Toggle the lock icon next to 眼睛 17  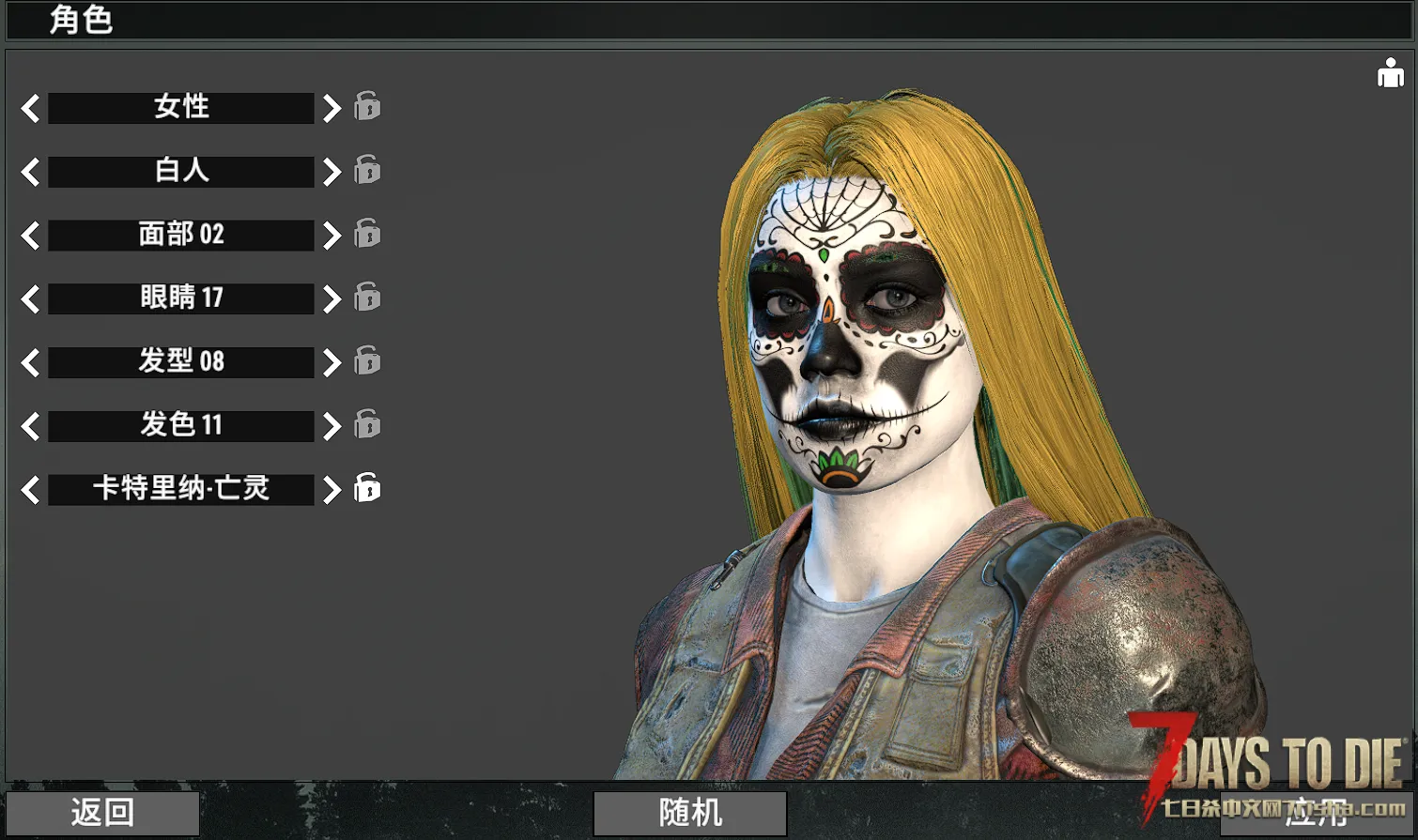pyautogui.click(x=367, y=297)
